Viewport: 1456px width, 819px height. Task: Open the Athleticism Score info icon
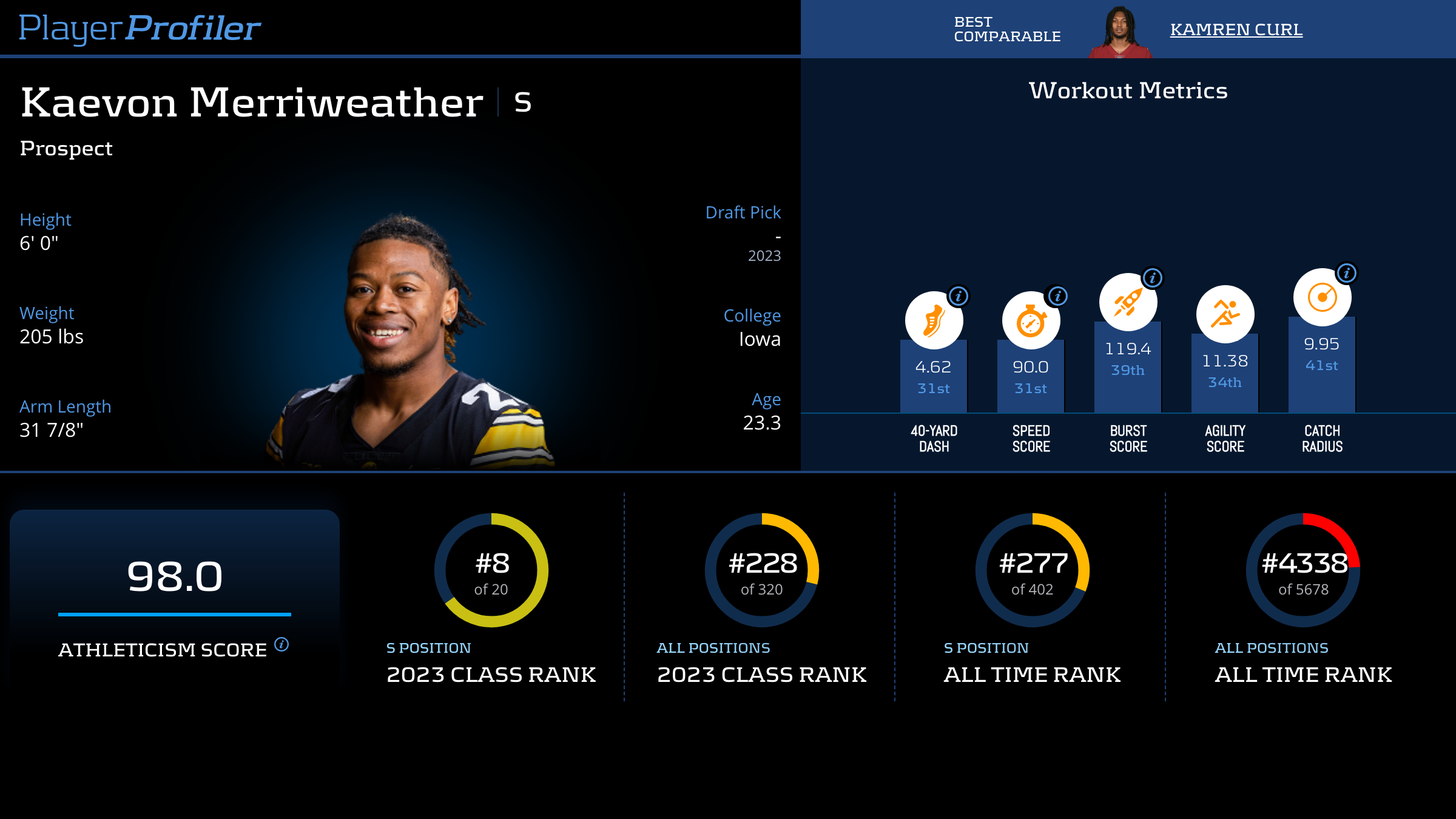pyautogui.click(x=281, y=644)
